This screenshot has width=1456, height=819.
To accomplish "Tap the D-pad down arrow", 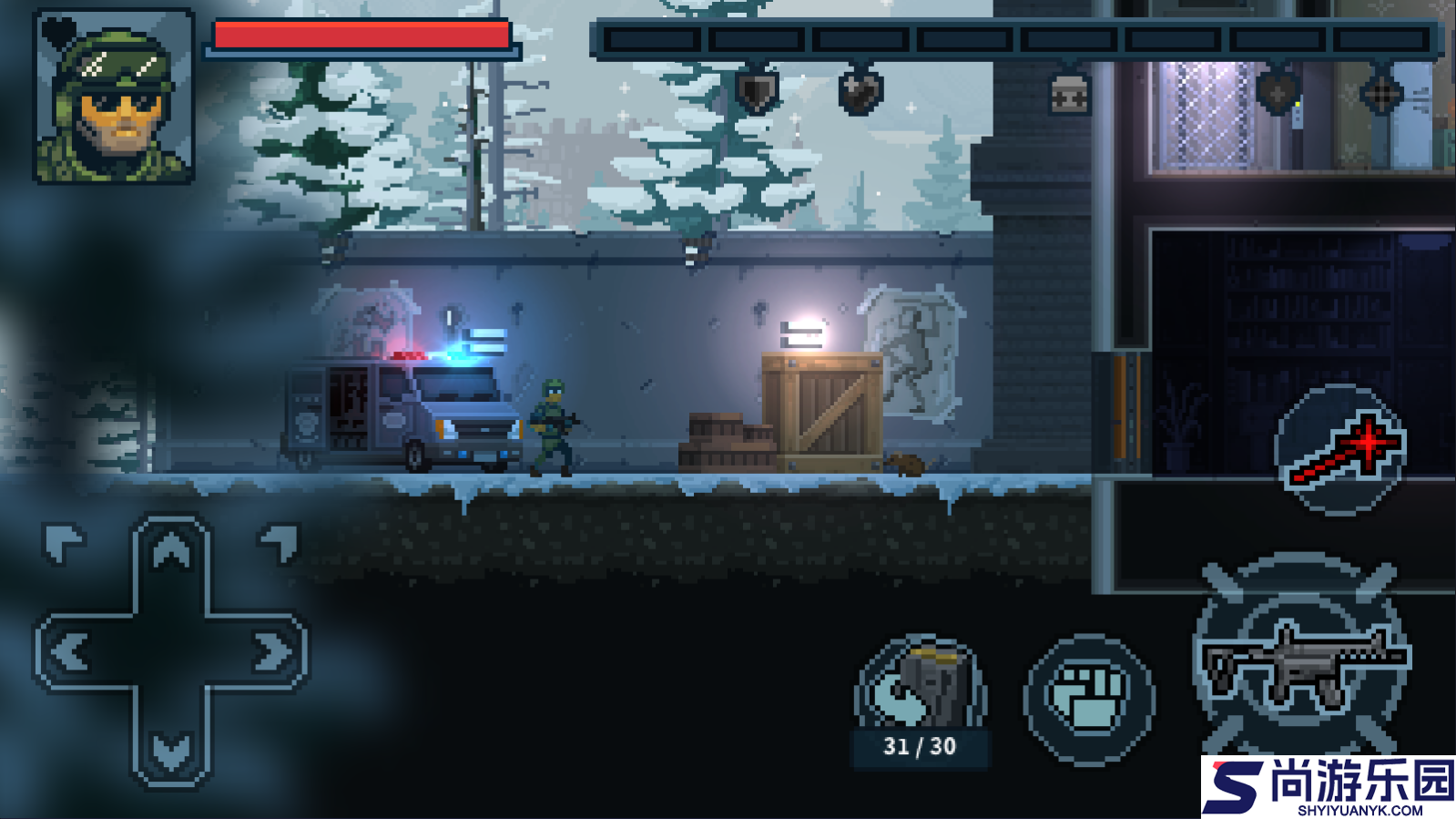I will click(171, 750).
